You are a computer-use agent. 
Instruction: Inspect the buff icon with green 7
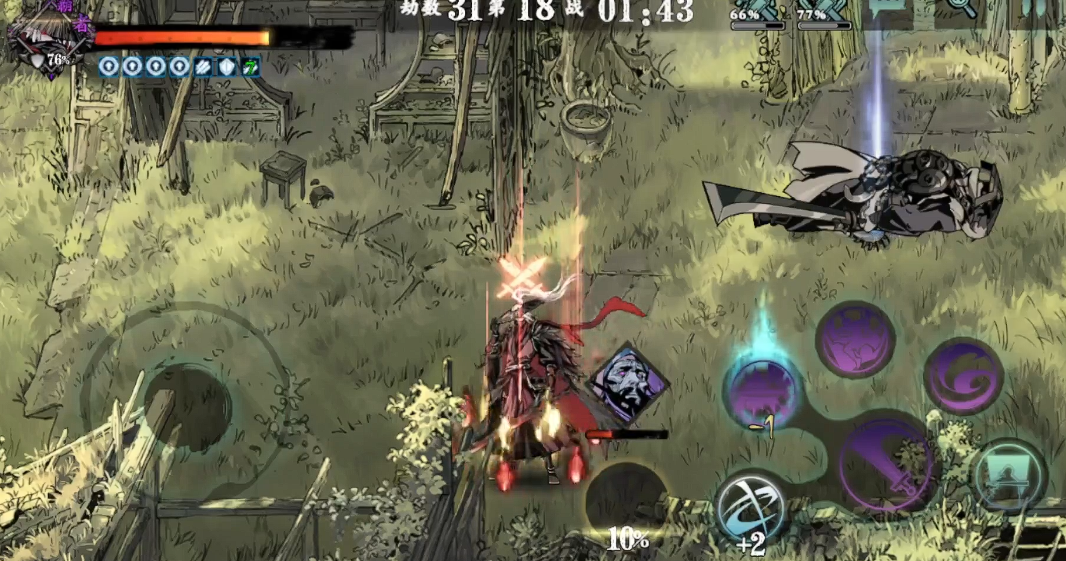250,67
